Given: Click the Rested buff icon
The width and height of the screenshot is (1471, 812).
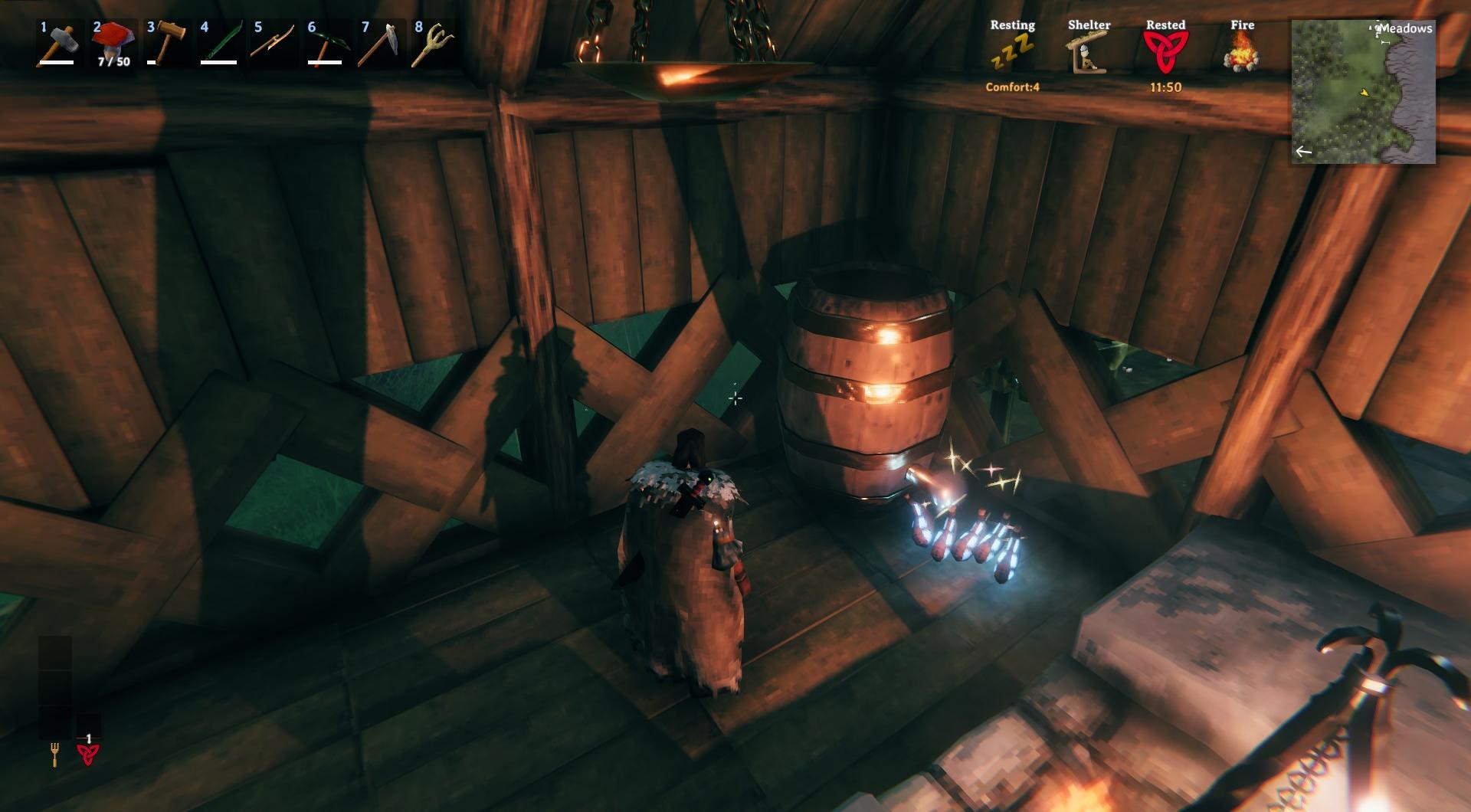Looking at the screenshot, I should [x=1165, y=54].
